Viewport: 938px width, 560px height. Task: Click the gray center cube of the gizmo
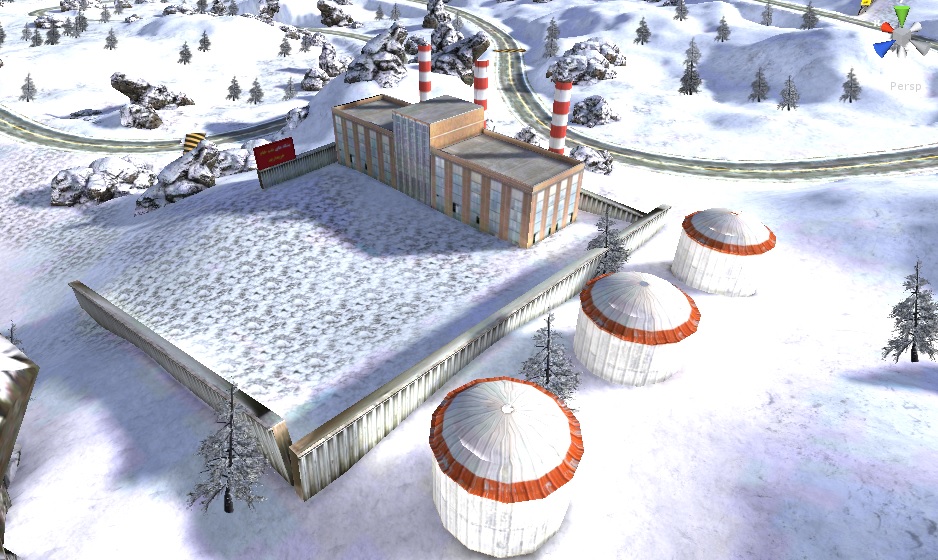903,37
